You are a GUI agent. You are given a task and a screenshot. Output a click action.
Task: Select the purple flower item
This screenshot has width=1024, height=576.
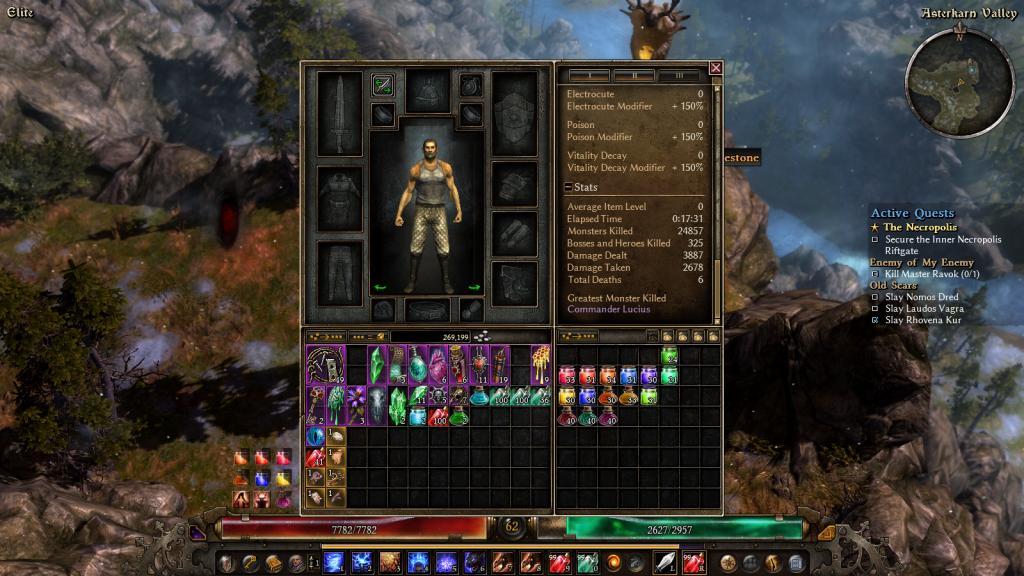357,404
